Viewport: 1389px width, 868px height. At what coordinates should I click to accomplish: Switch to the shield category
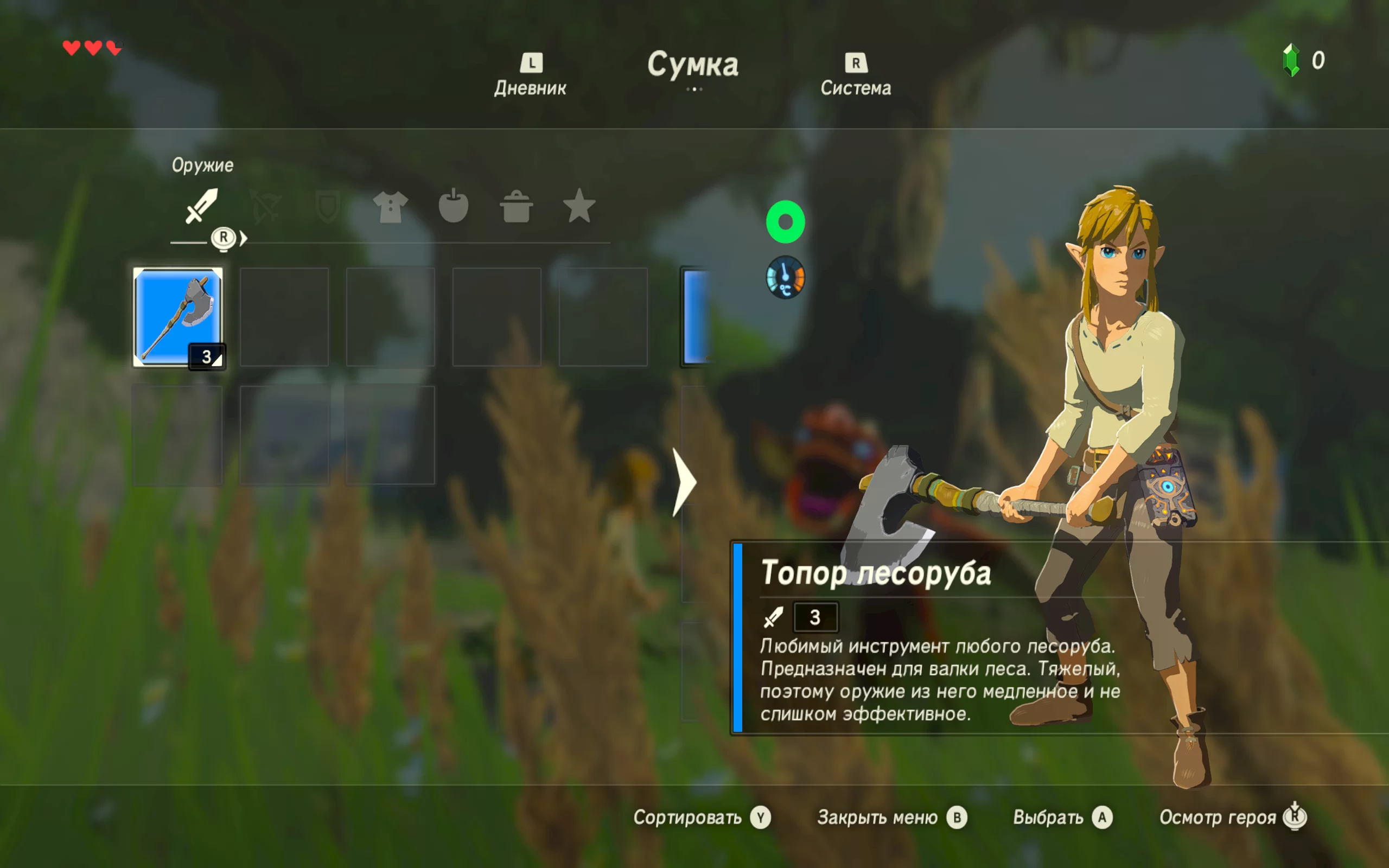328,207
